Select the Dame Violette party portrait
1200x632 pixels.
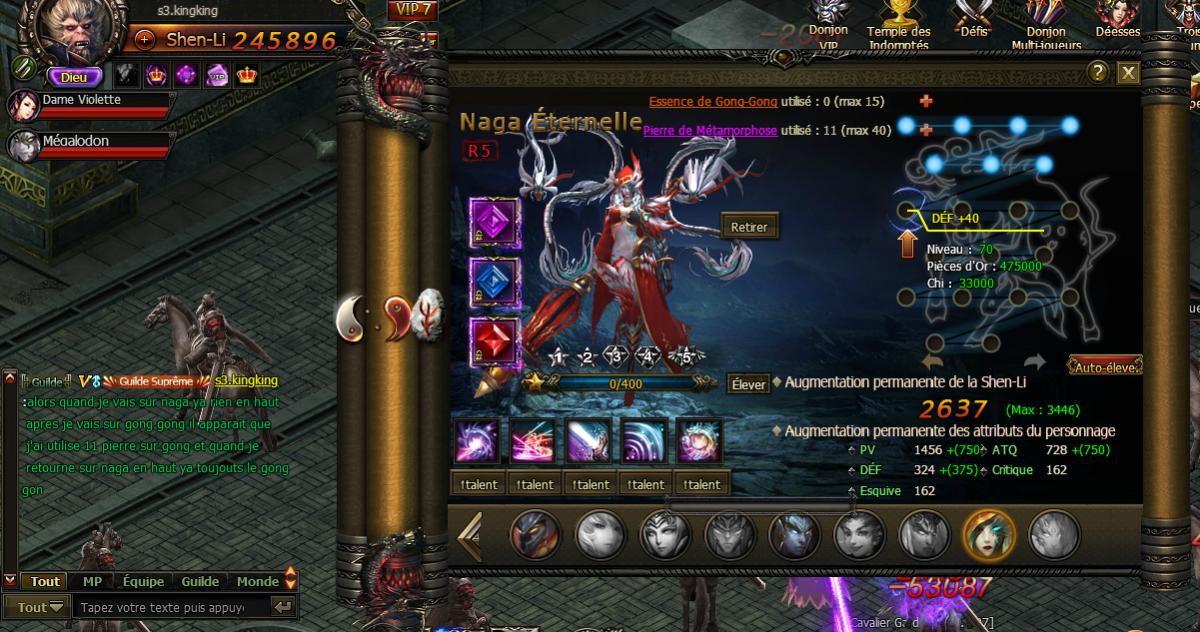pyautogui.click(x=23, y=105)
